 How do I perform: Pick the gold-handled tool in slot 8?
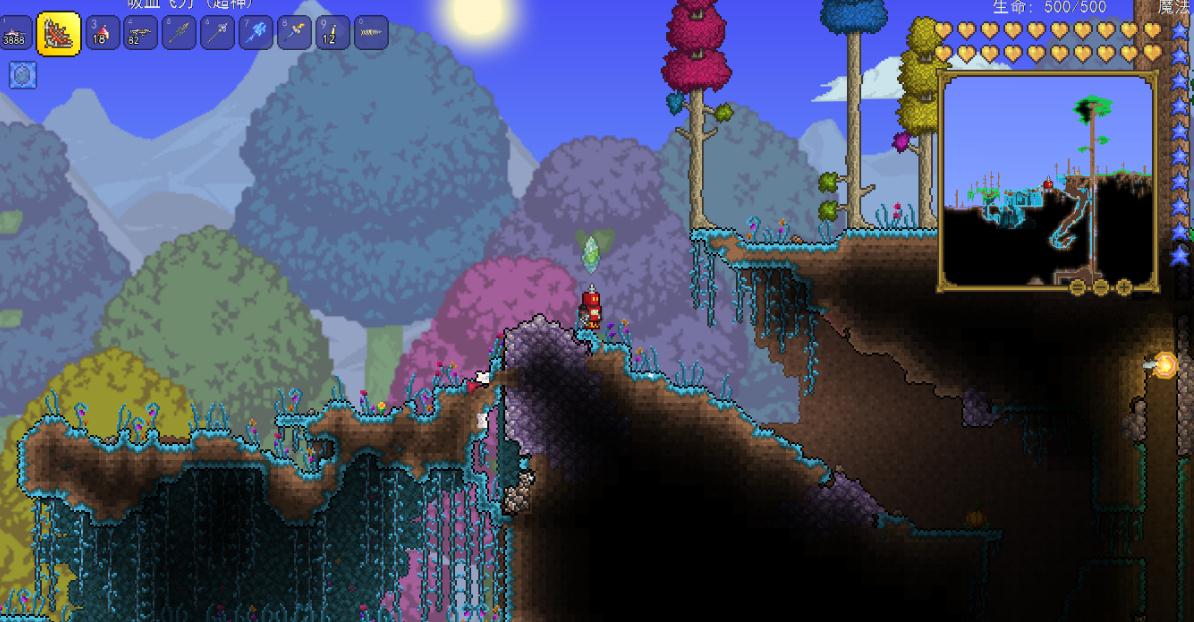click(x=294, y=33)
